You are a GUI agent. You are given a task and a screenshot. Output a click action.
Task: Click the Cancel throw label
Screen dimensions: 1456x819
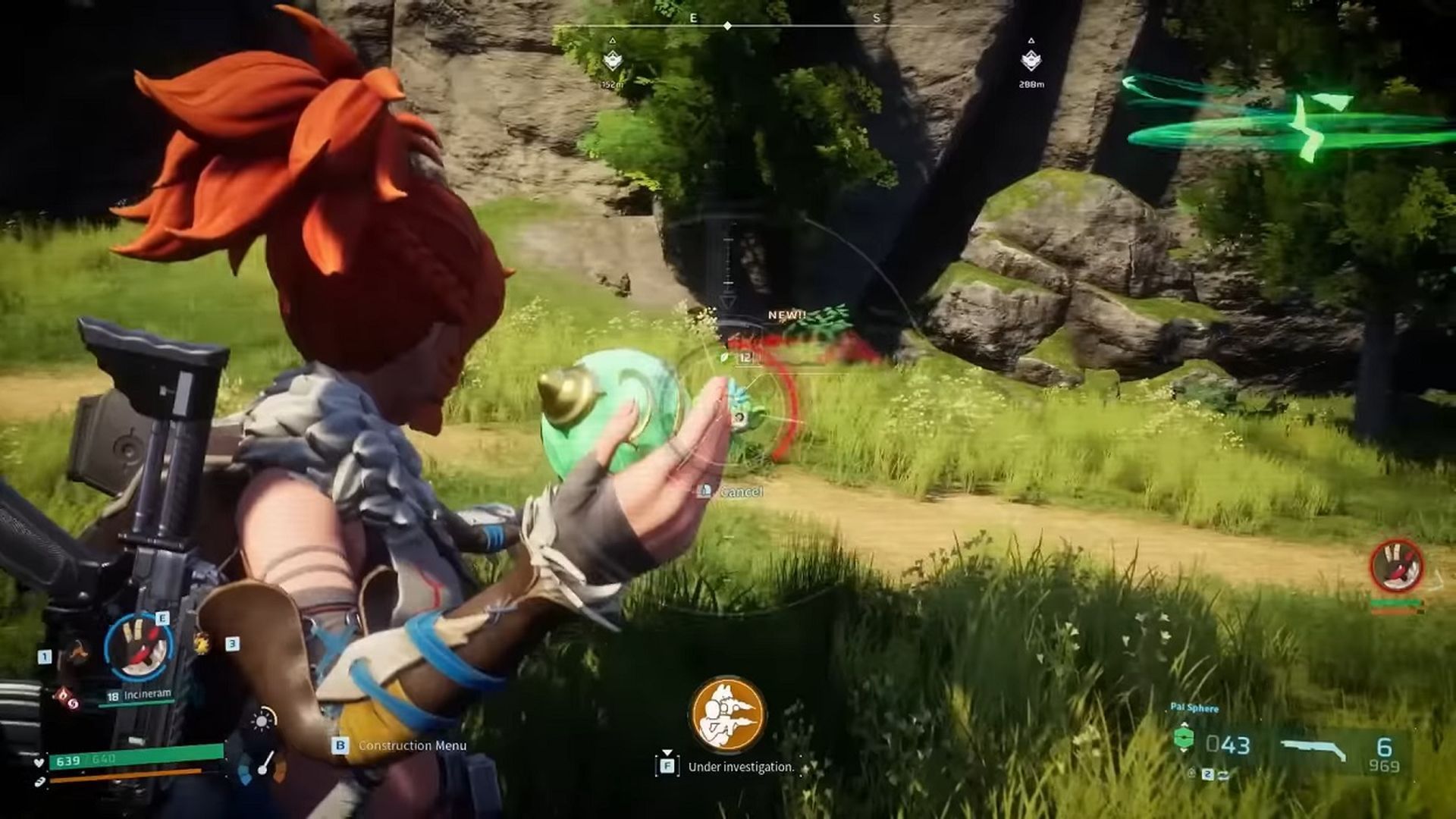pos(740,492)
